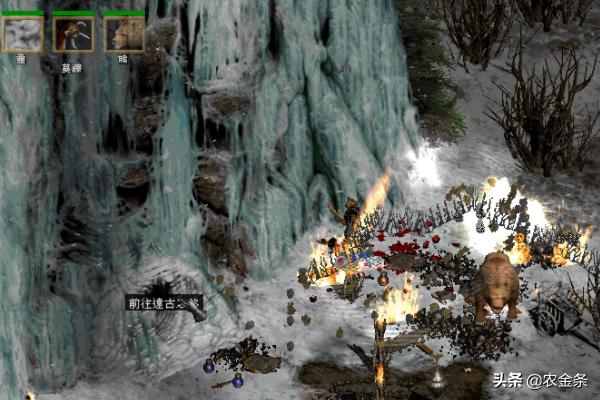This screenshot has height=400, width=600.
Task: Click the 莫森 mercenary portrait
Action: pyautogui.click(x=73, y=34)
